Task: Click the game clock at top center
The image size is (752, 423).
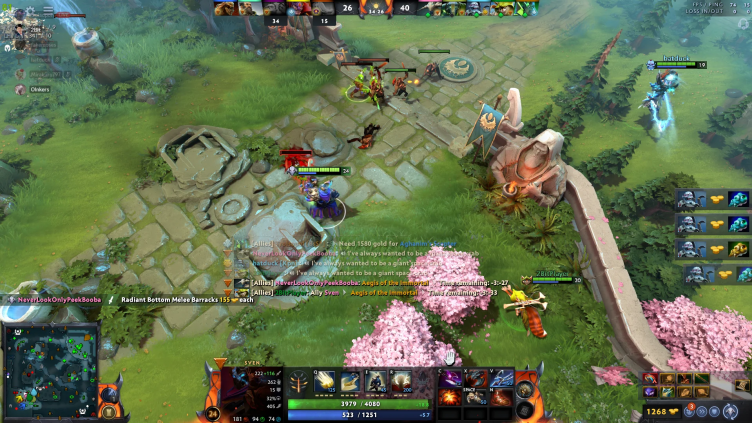Action: (x=376, y=8)
